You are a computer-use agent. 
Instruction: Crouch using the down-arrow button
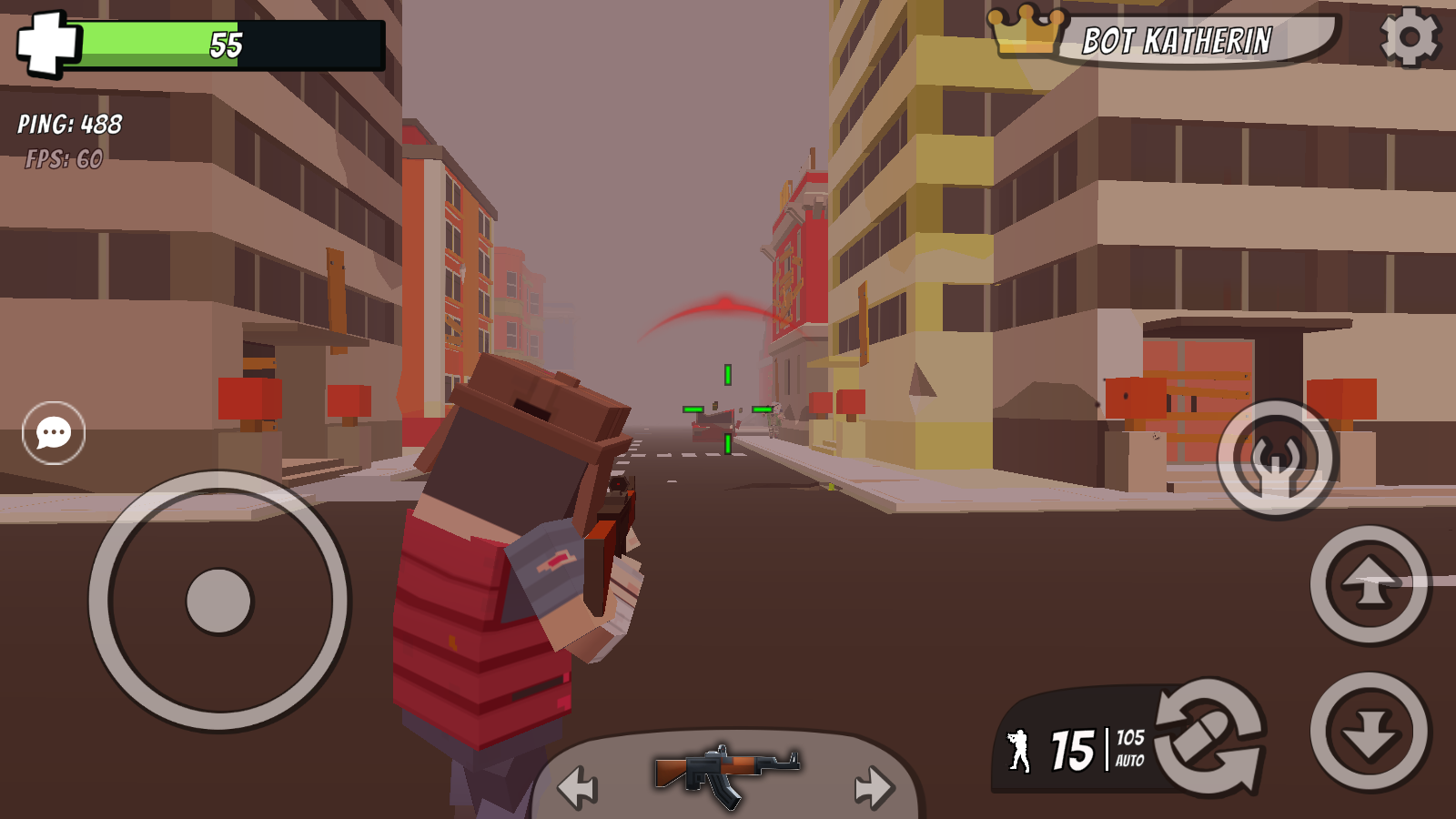click(x=1370, y=732)
